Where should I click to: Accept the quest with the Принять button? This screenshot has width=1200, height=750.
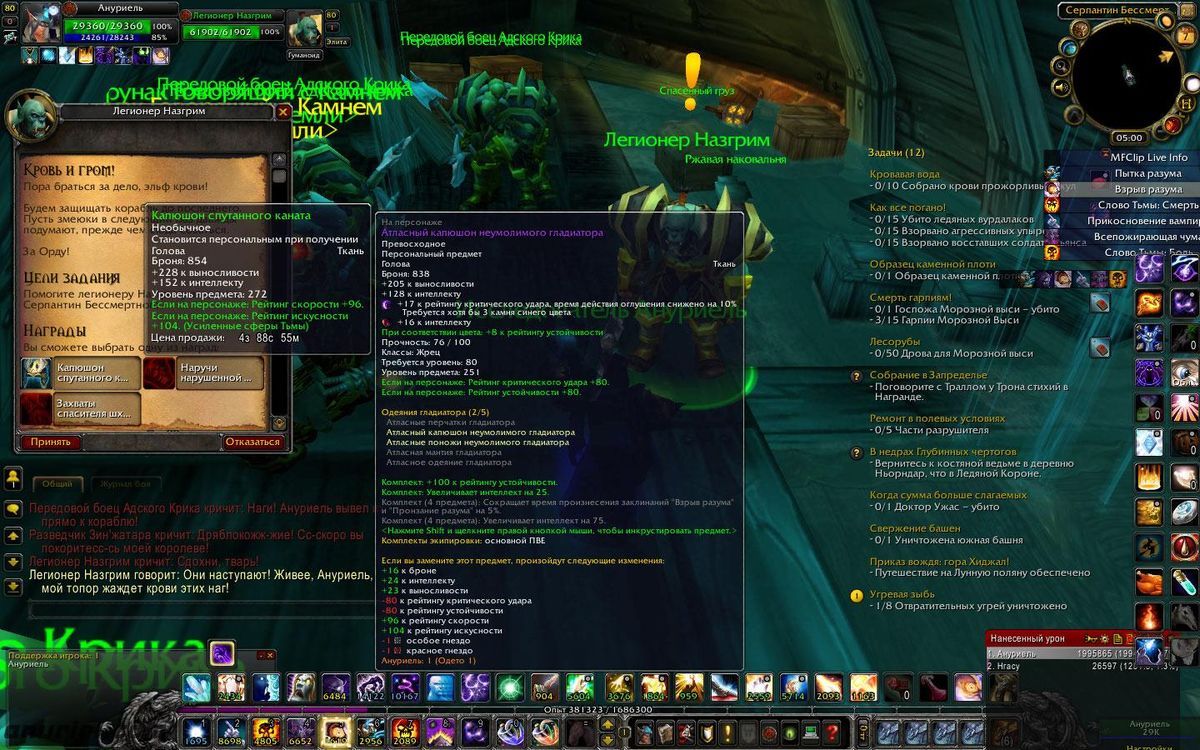tap(50, 442)
